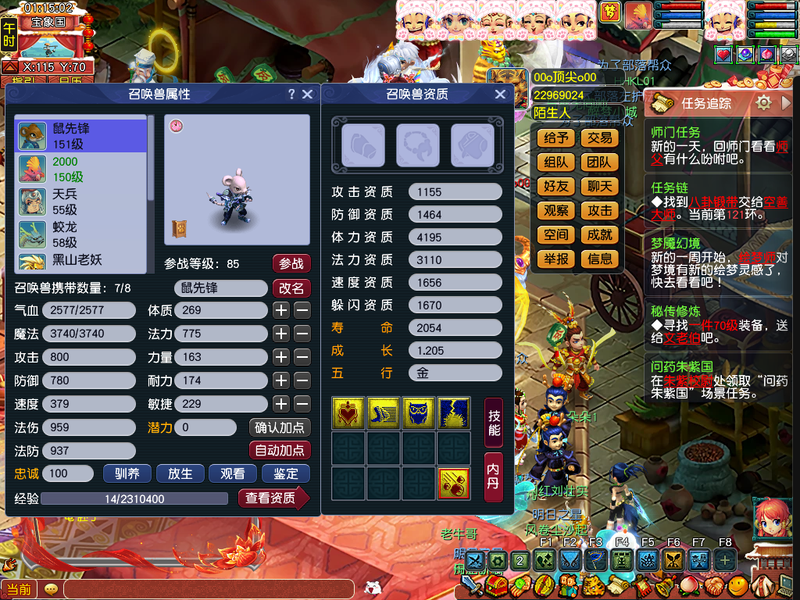
Task: Click the 交易 trade button
Action: click(x=600, y=138)
